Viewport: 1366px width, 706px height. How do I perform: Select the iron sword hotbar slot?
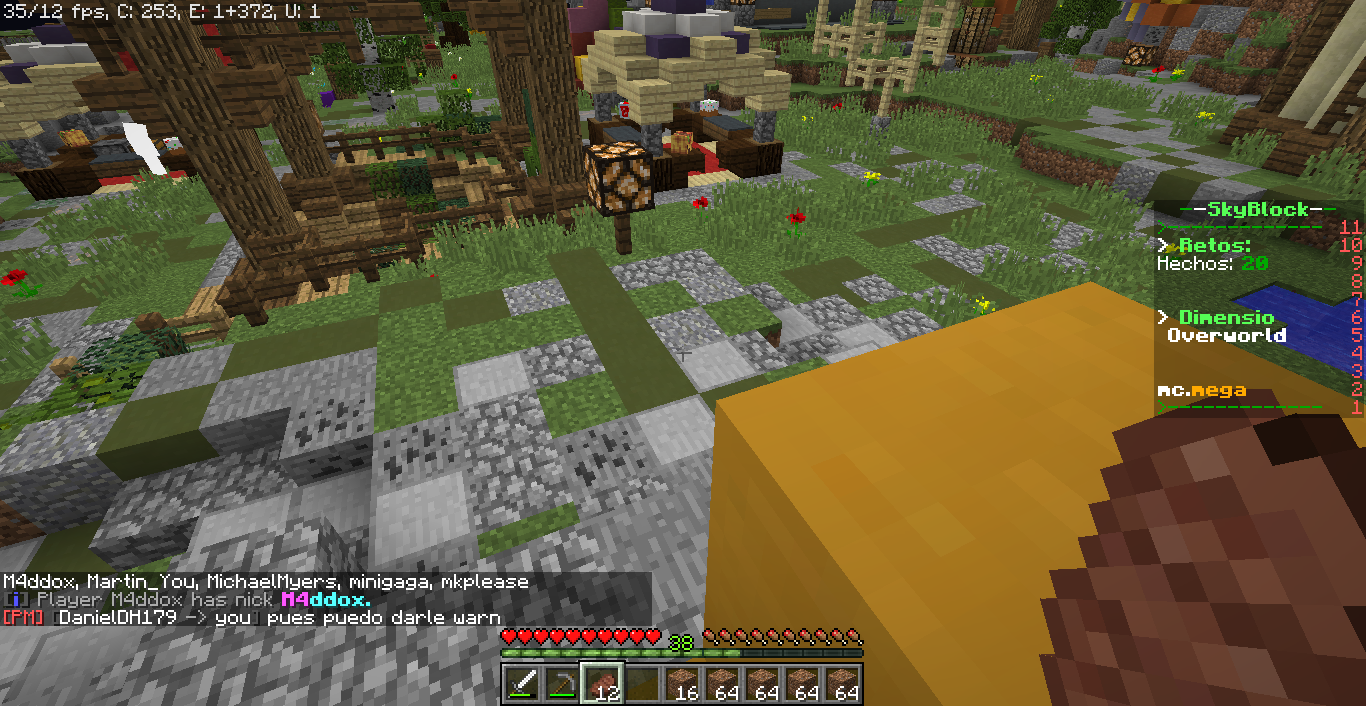[x=522, y=684]
